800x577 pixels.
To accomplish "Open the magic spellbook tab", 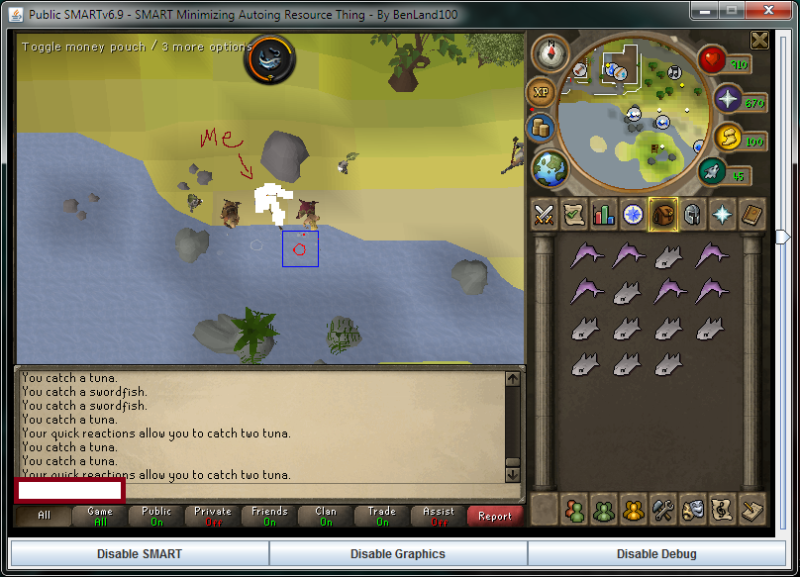I will (751, 214).
